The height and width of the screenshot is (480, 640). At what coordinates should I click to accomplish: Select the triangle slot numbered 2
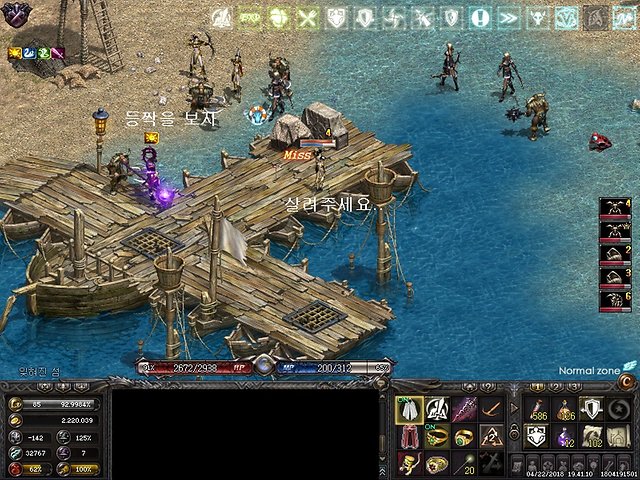[x=490, y=437]
